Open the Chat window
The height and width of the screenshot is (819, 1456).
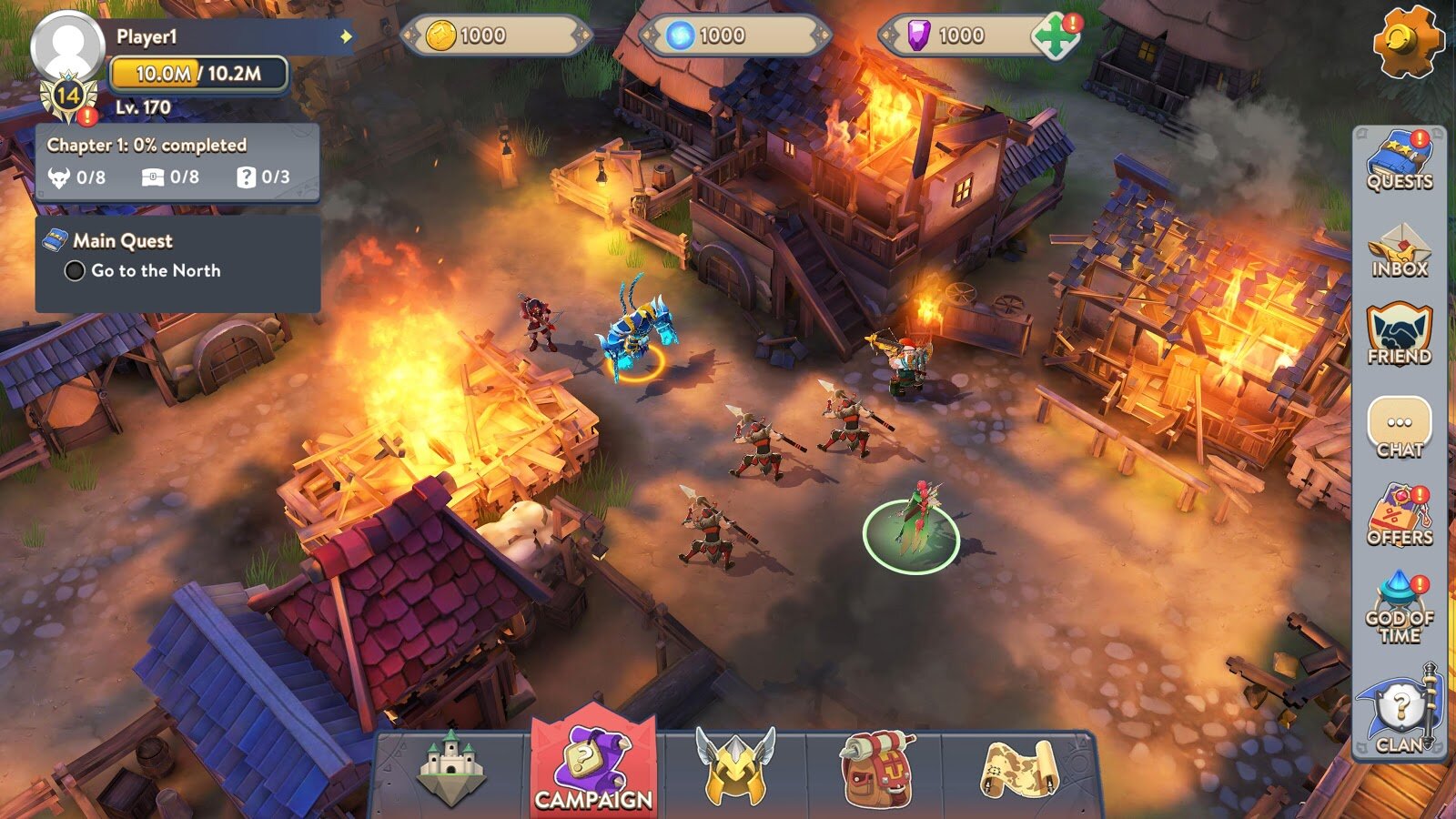click(1400, 426)
